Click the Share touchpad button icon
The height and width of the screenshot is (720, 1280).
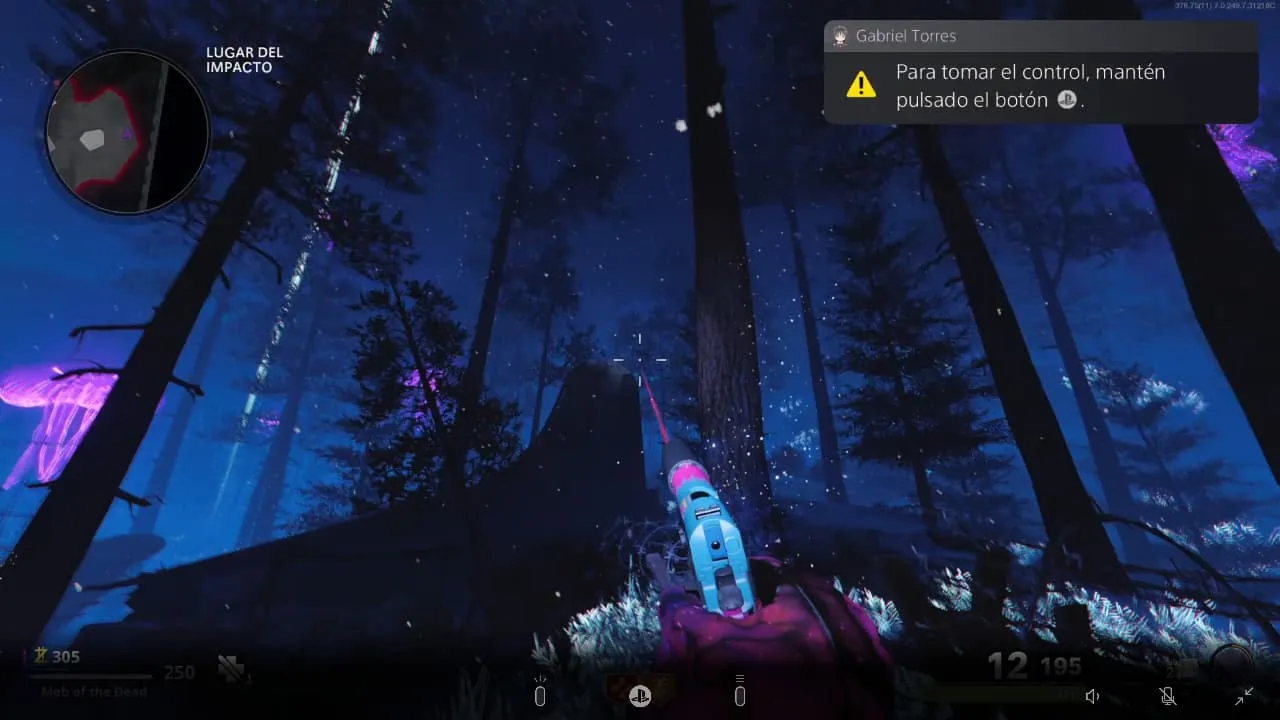[540, 694]
